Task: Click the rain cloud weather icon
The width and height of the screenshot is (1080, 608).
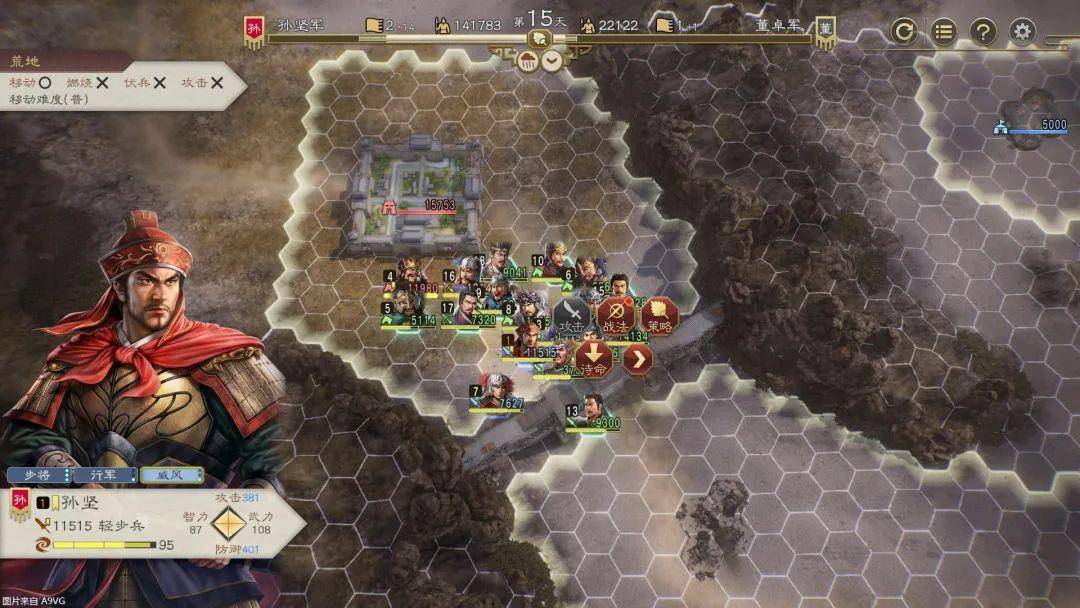Action: tap(528, 61)
